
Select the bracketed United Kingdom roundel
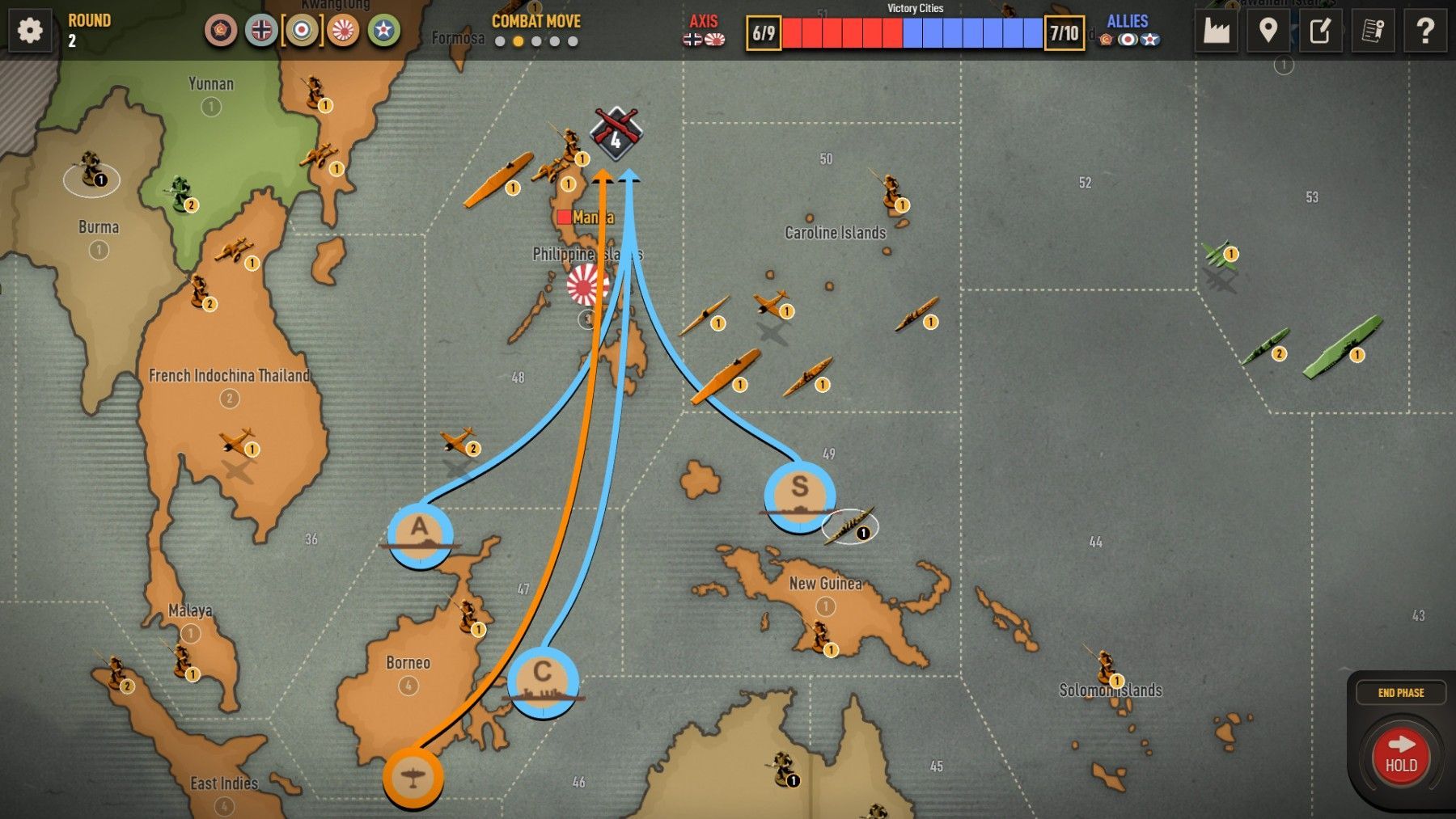tap(302, 31)
